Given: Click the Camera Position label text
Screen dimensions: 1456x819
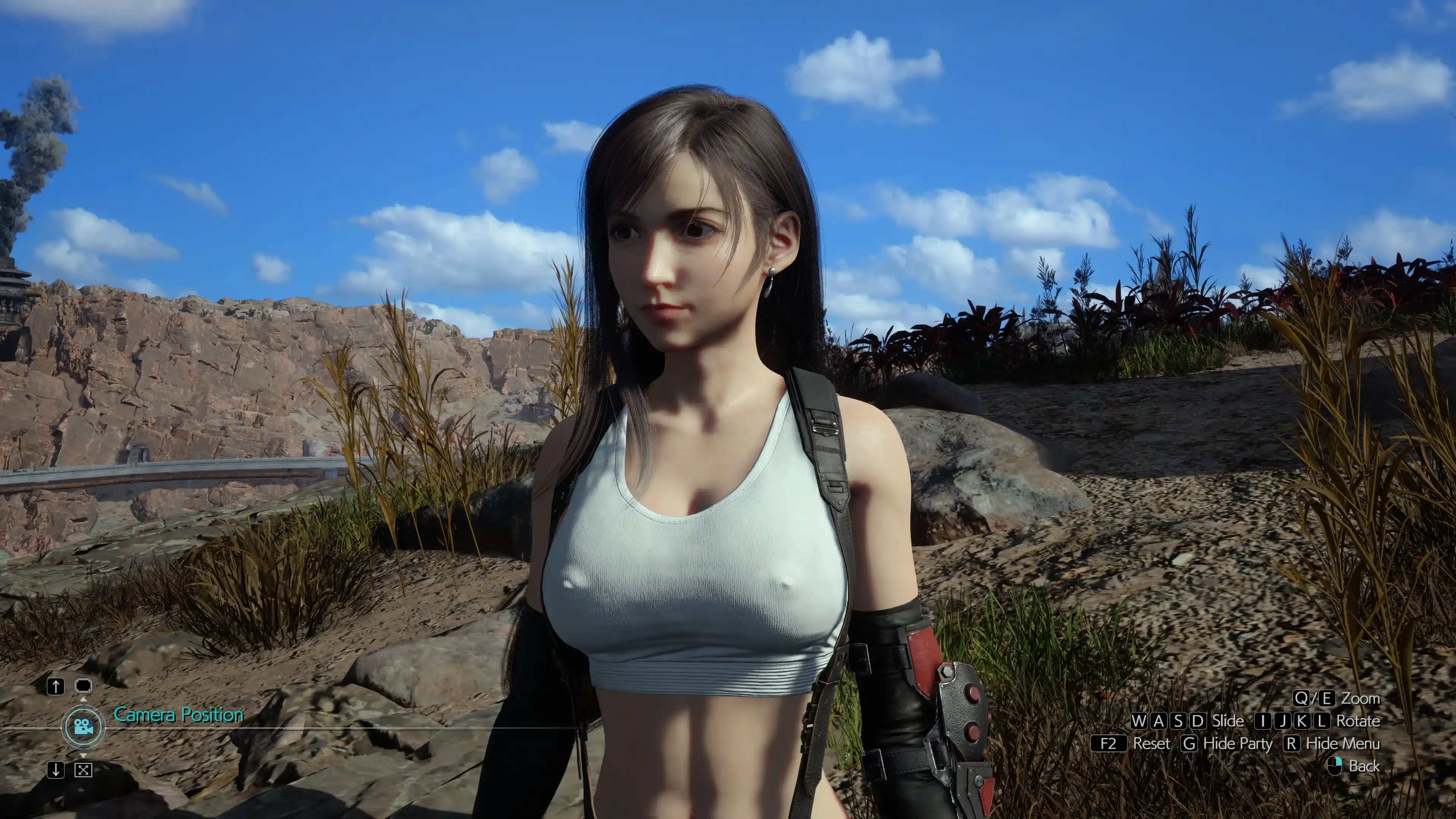Looking at the screenshot, I should tap(179, 715).
